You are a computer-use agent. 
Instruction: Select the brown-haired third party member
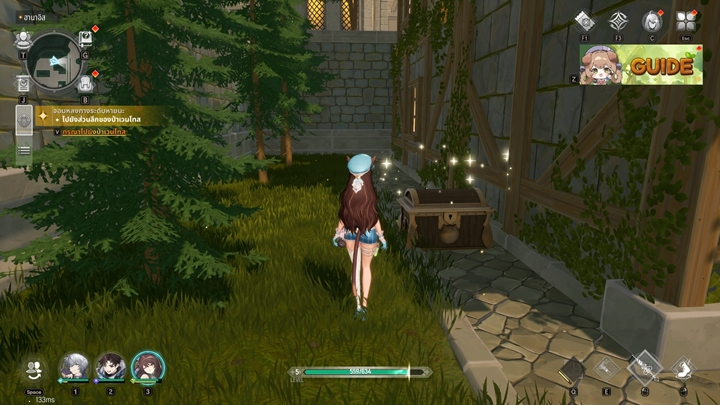tap(148, 367)
